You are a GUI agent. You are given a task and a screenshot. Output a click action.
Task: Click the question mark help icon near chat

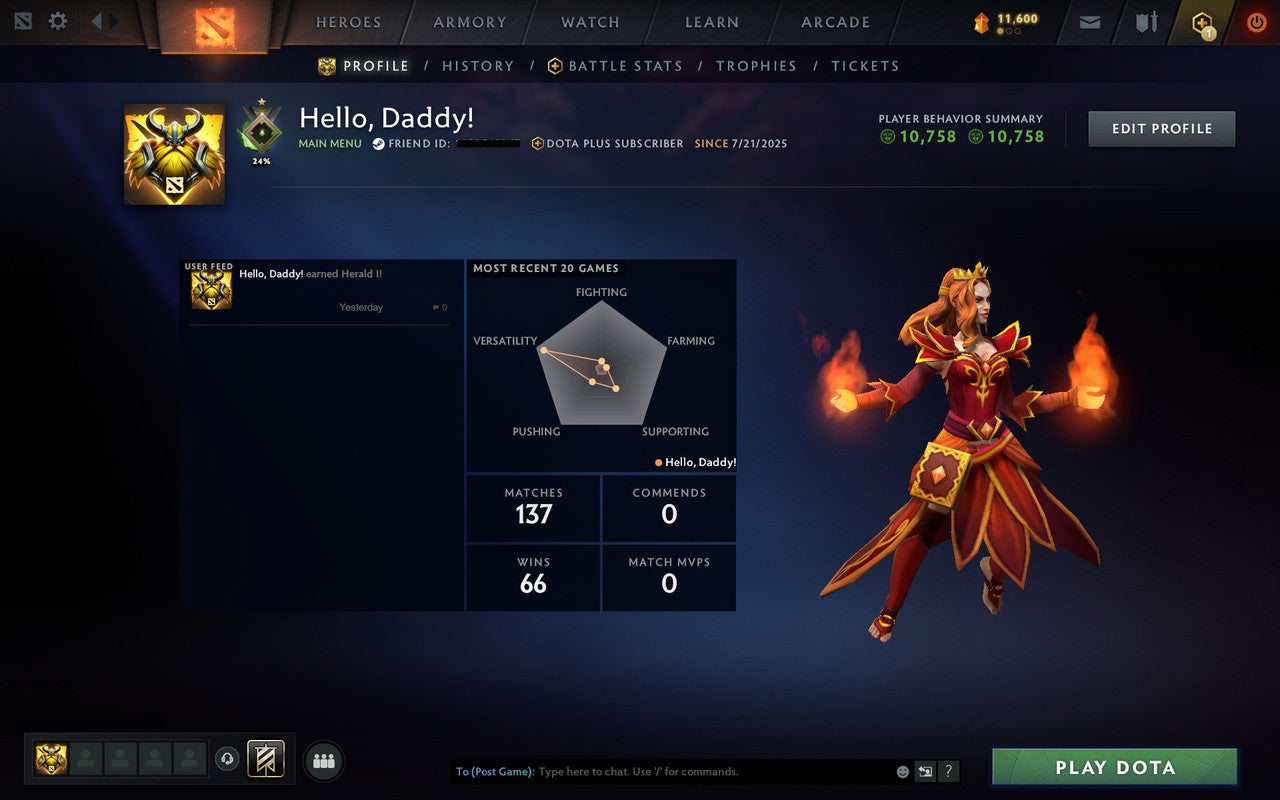[x=948, y=771]
